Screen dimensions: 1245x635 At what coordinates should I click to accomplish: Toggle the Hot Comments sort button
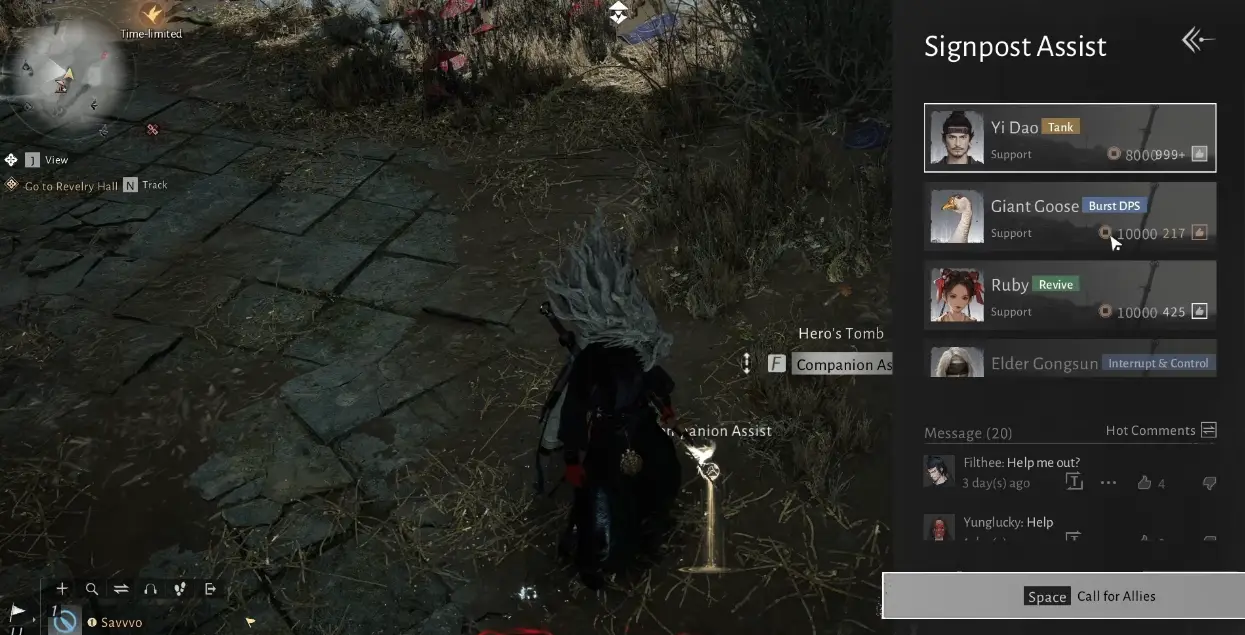(1208, 430)
